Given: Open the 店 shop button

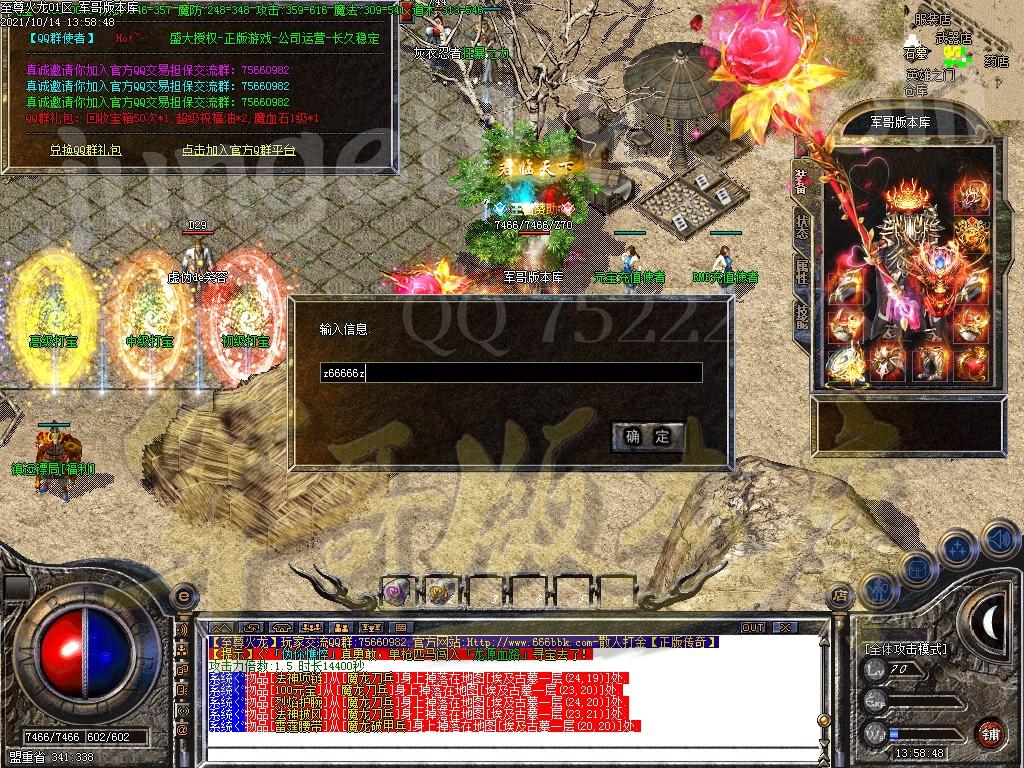Looking at the screenshot, I should 840,597.
